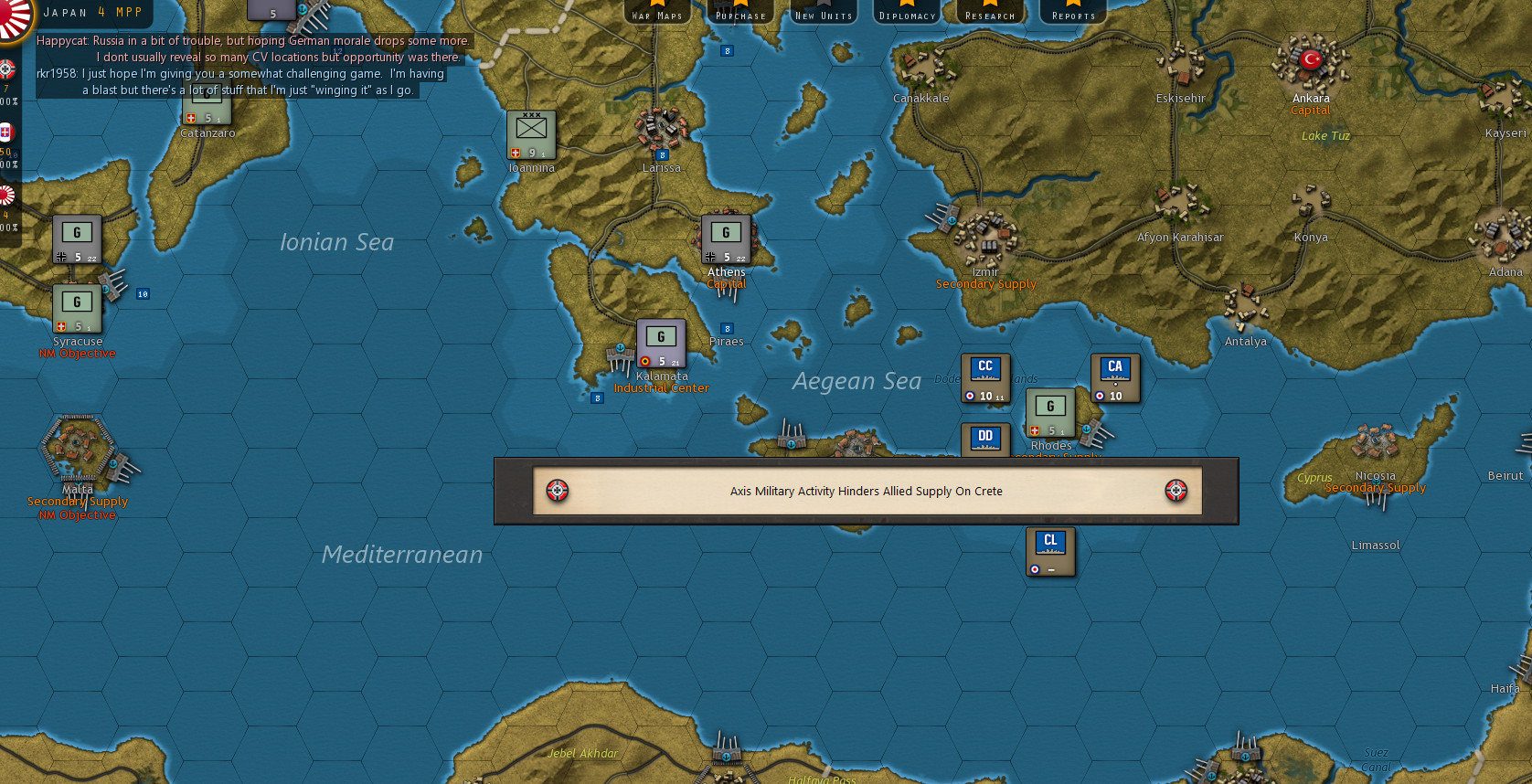Open the Purchase screen

coord(739,13)
